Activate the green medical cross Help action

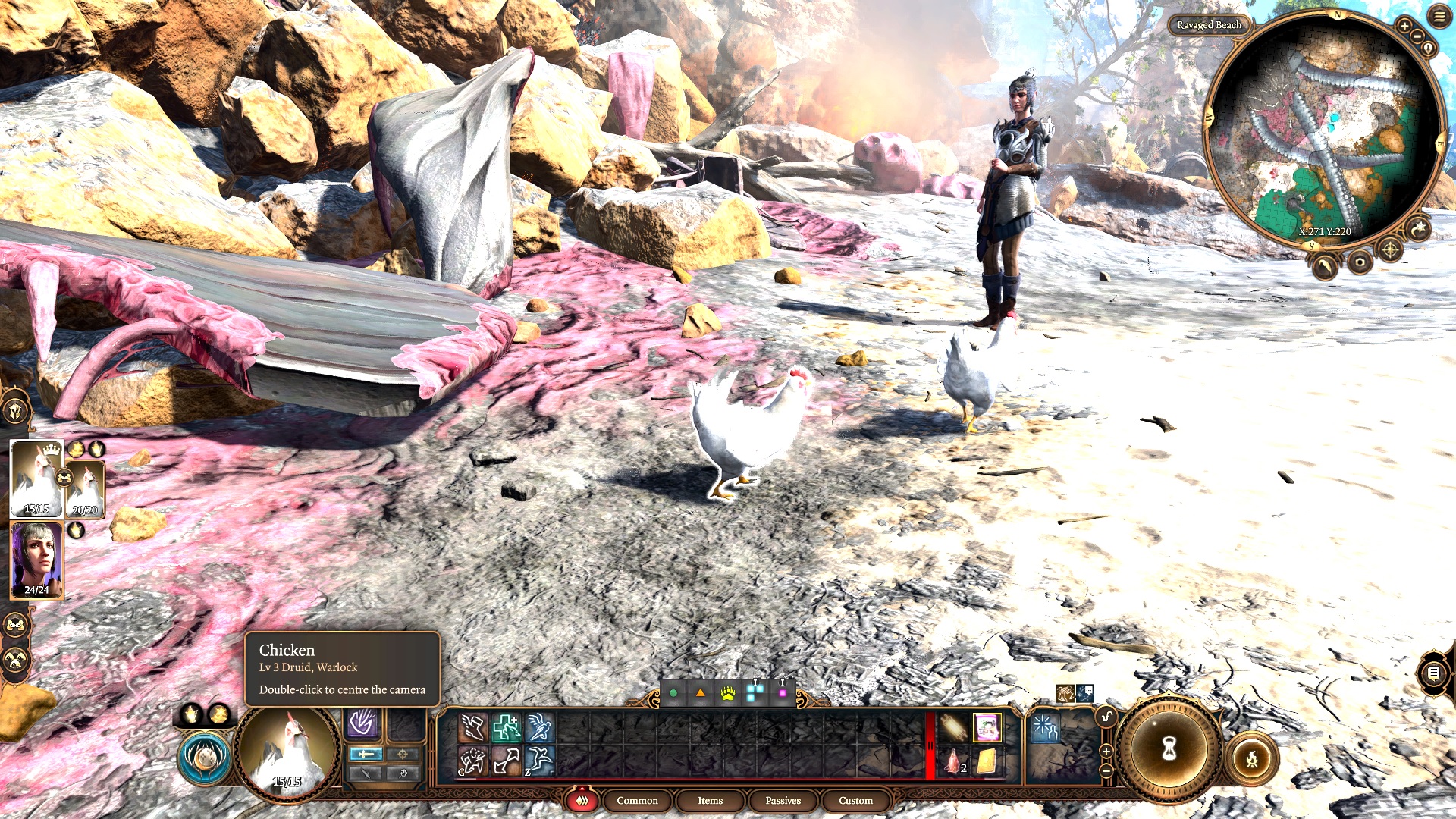[506, 728]
